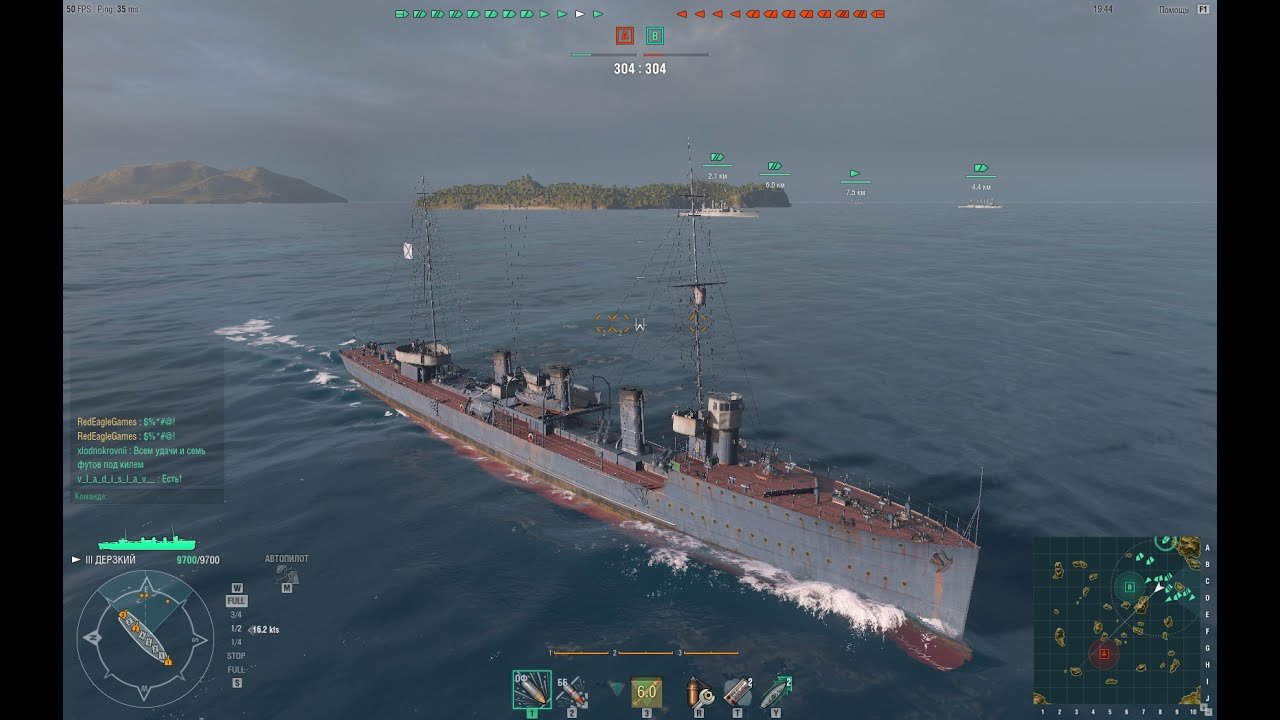Select the ОФ high-explosive shell

tap(531, 689)
